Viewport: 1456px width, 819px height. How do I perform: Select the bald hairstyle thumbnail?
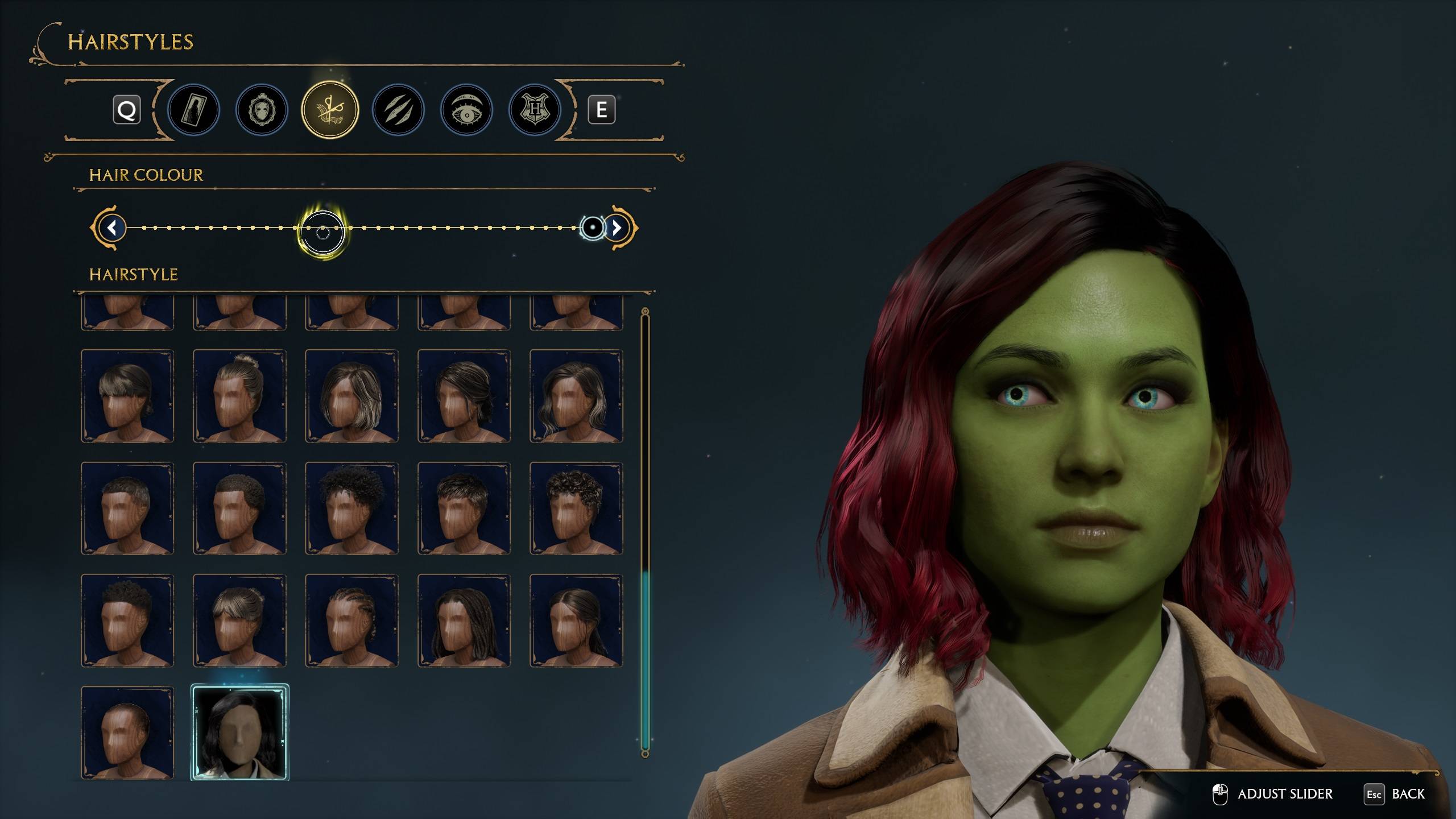click(x=128, y=735)
